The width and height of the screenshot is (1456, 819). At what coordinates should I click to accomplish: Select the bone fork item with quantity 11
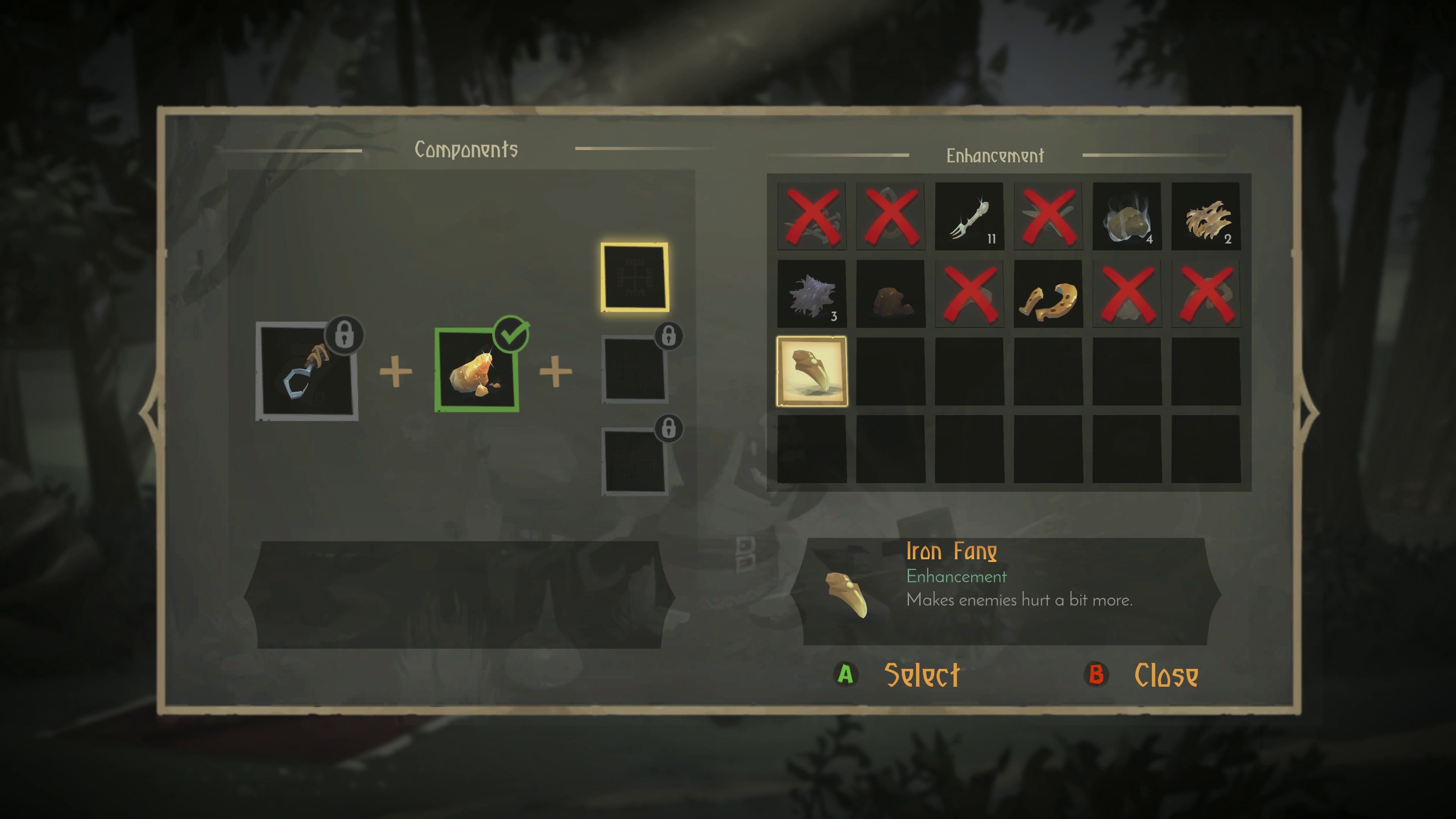[970, 215]
